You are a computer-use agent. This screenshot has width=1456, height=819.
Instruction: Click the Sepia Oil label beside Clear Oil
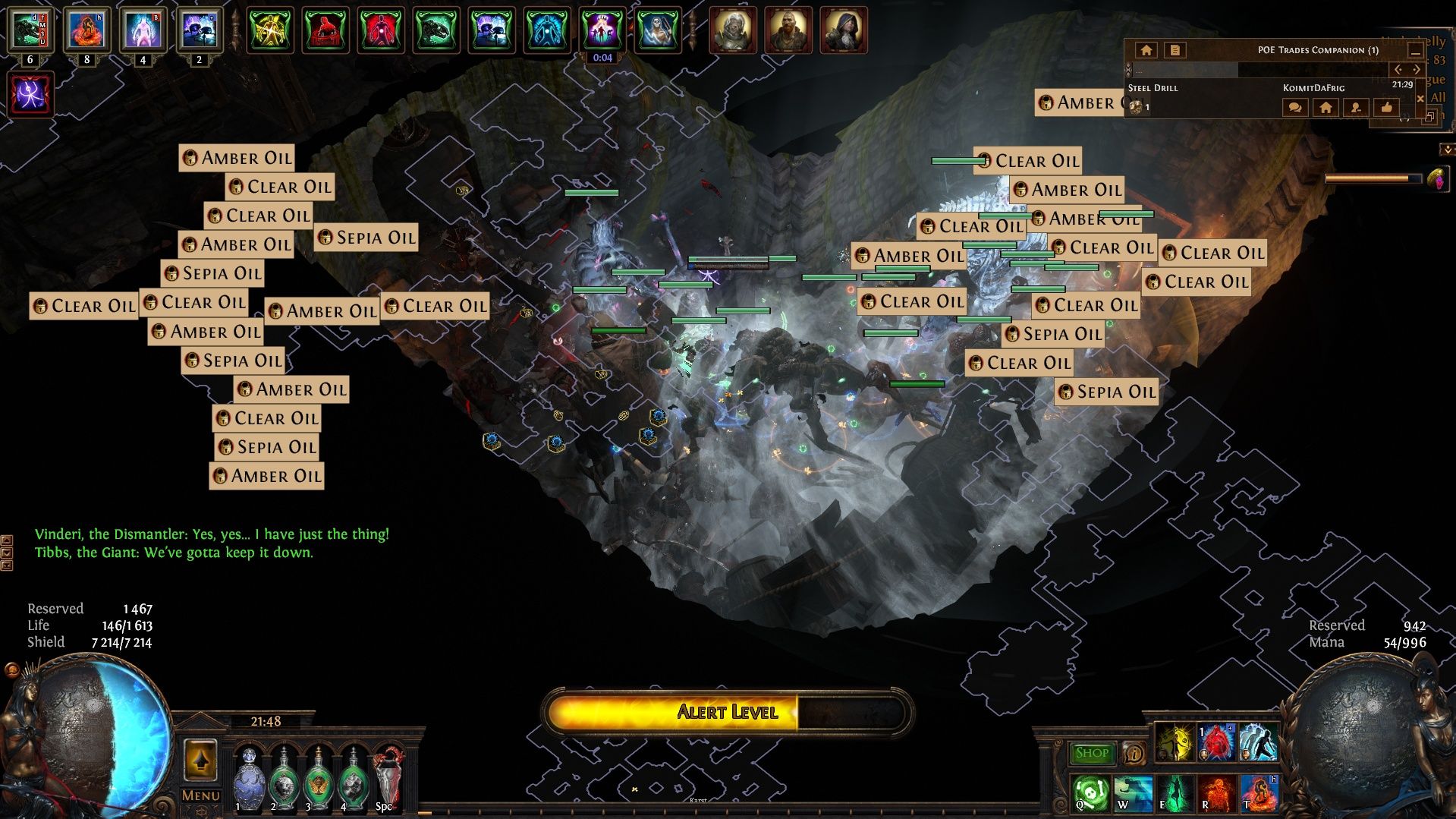pos(366,238)
